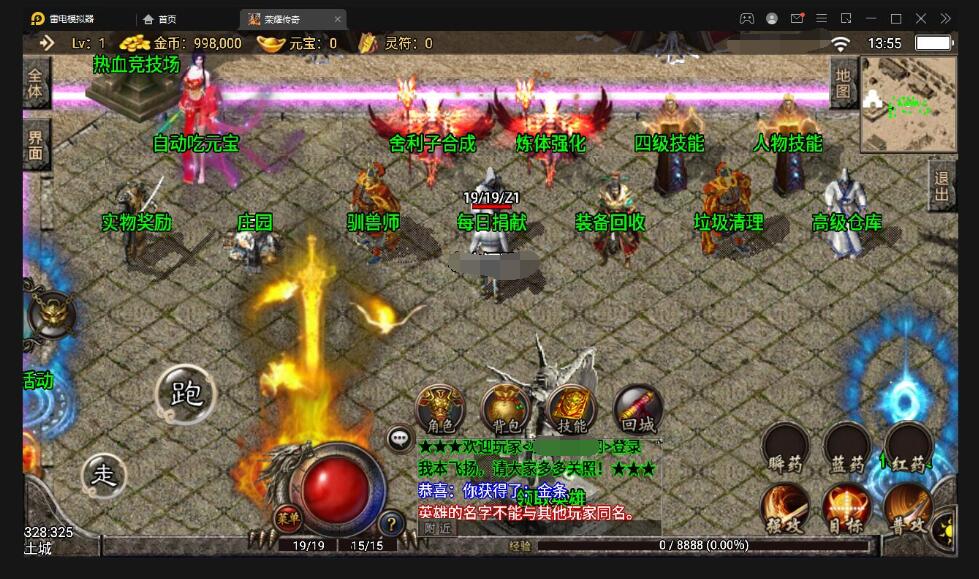This screenshot has height=579, width=979.
Task: Click the 退出 exit button
Action: pos(941,185)
